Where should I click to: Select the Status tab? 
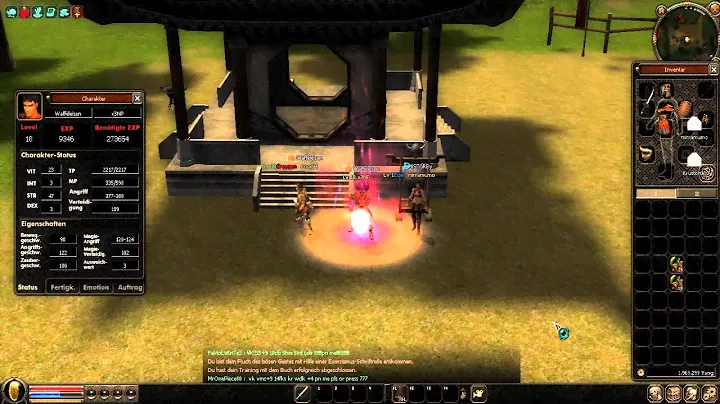click(x=30, y=287)
